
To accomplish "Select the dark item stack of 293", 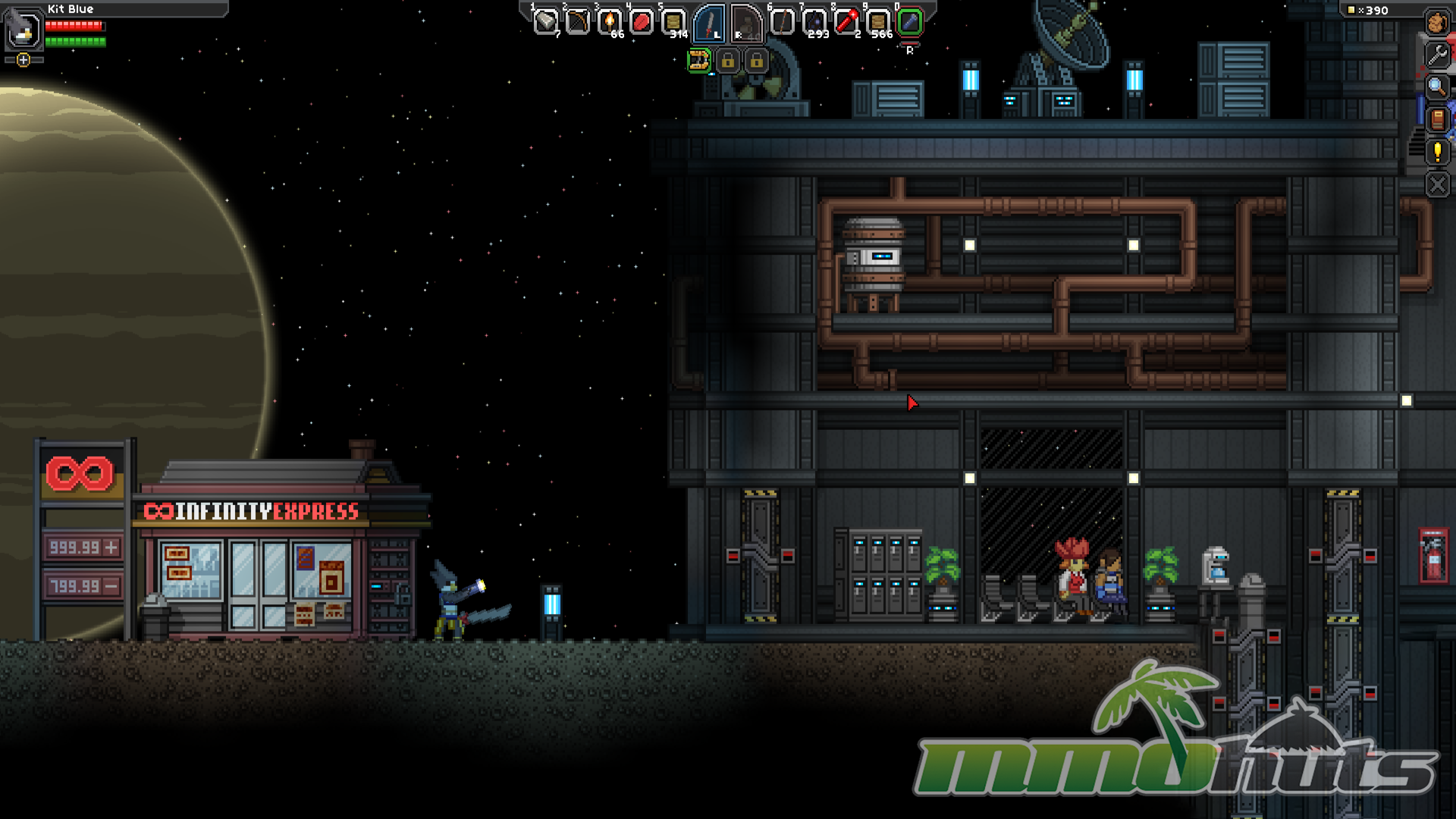I will [814, 22].
